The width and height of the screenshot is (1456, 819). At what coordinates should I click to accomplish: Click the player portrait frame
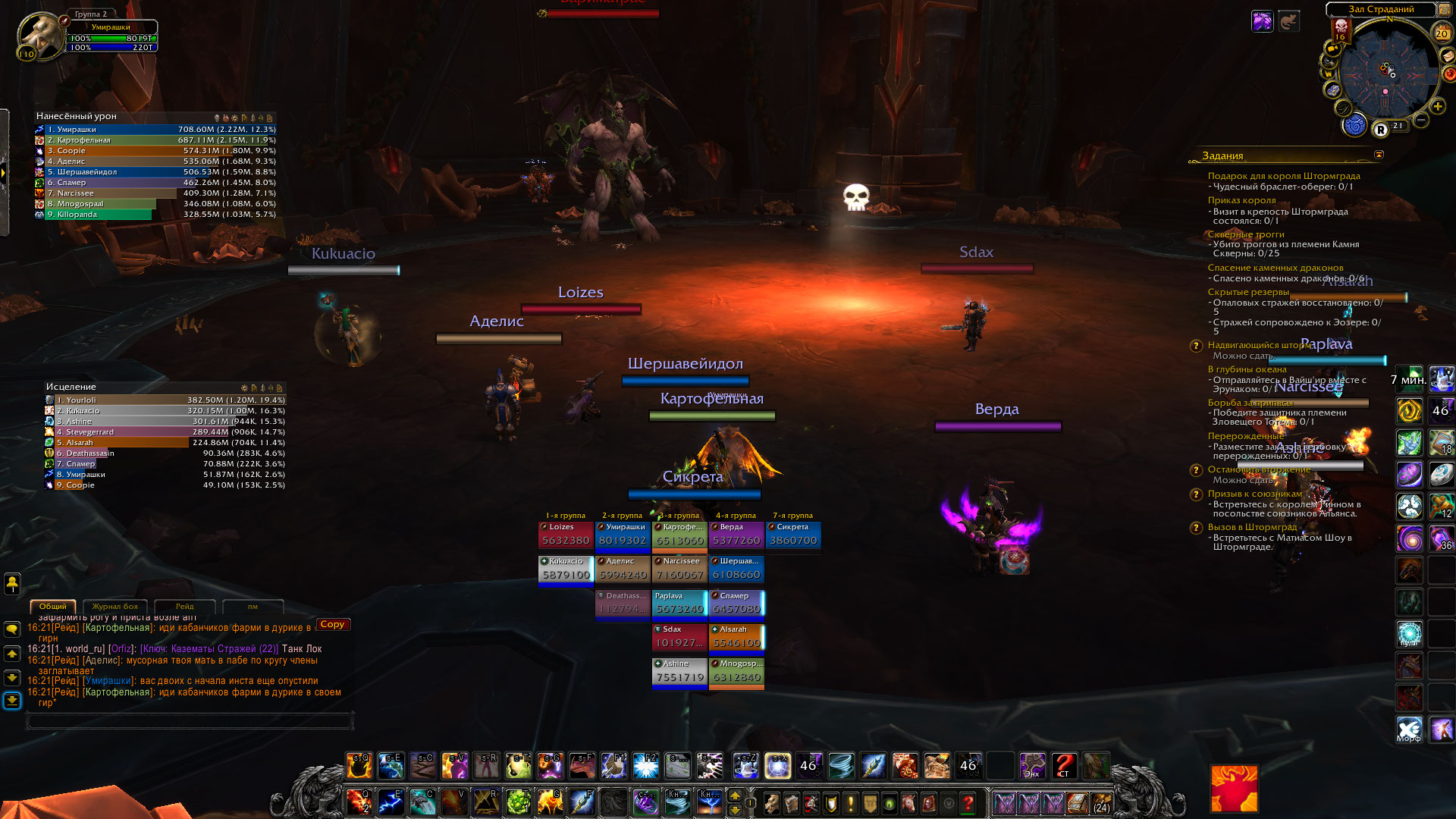(39, 35)
